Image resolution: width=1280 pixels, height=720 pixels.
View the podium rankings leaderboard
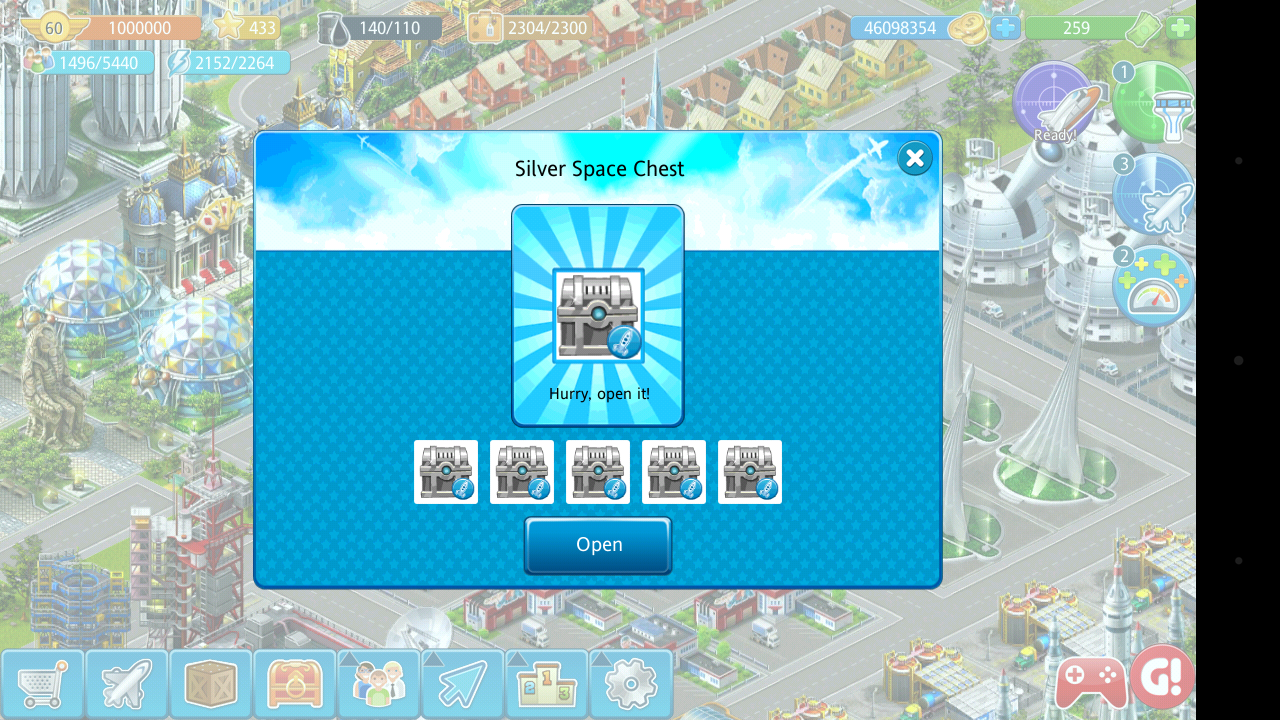click(x=546, y=684)
